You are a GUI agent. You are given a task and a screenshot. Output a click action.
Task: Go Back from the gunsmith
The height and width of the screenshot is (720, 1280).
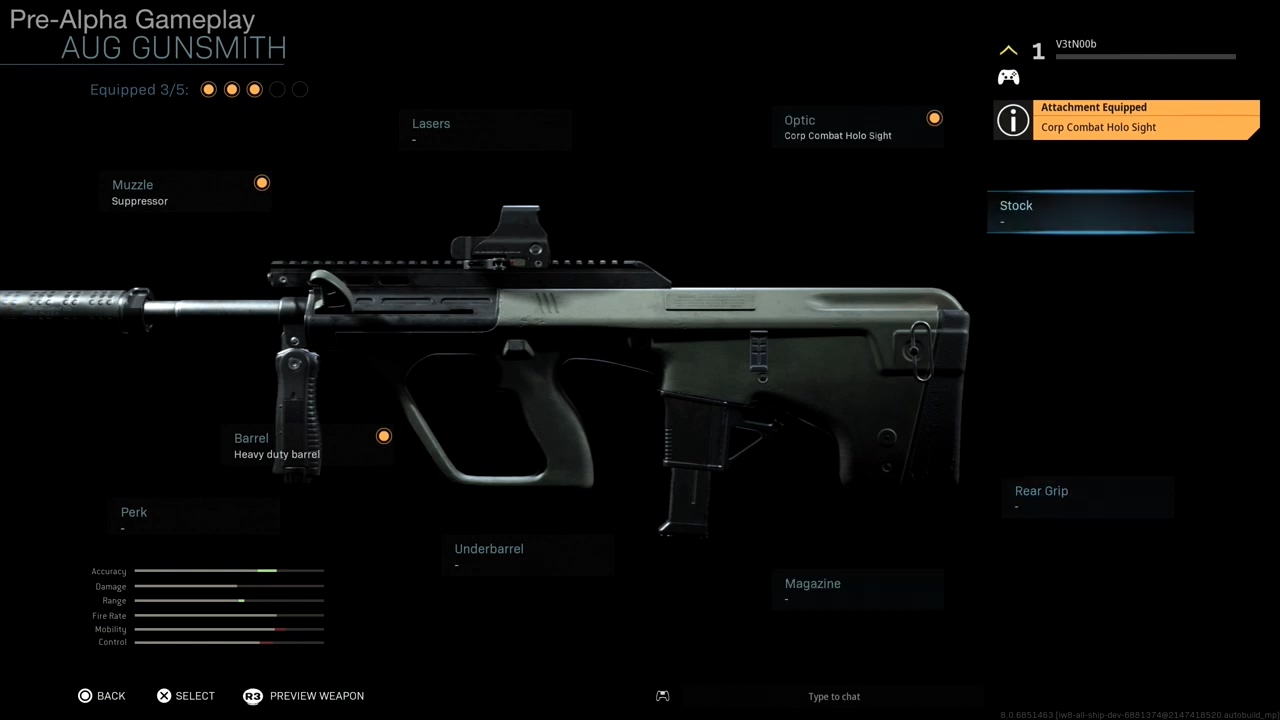(102, 696)
